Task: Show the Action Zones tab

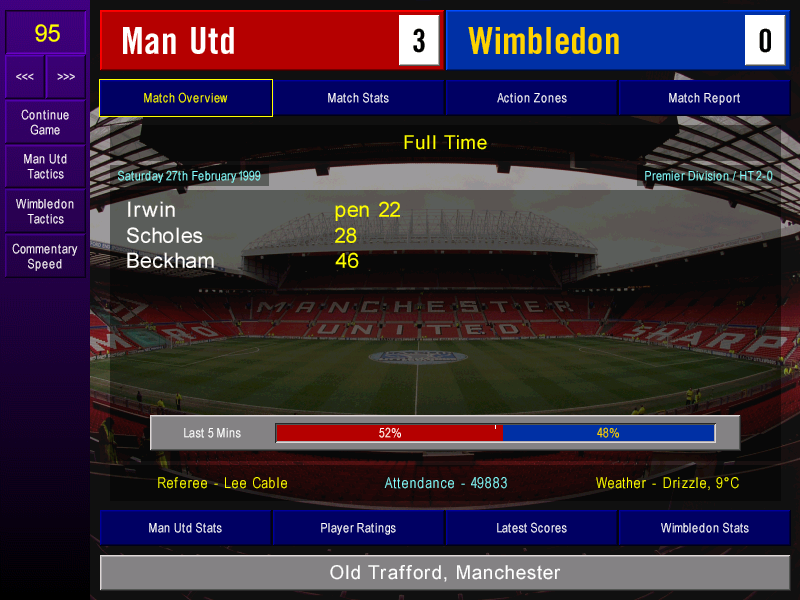Action: pyautogui.click(x=531, y=98)
